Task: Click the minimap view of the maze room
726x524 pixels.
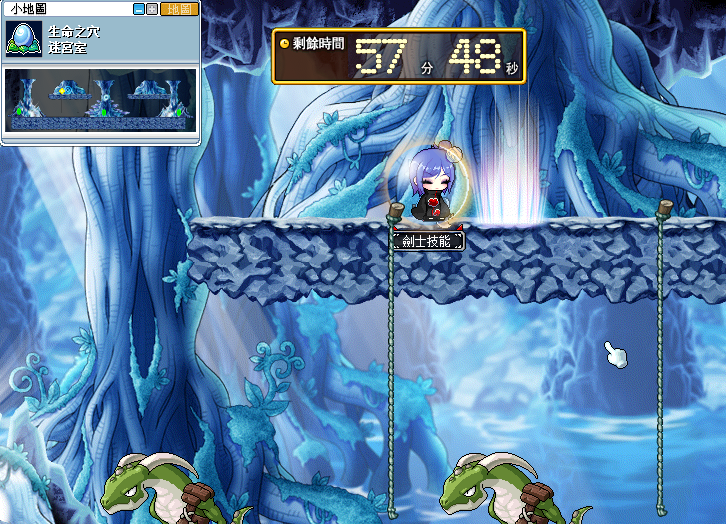Action: tap(100, 102)
